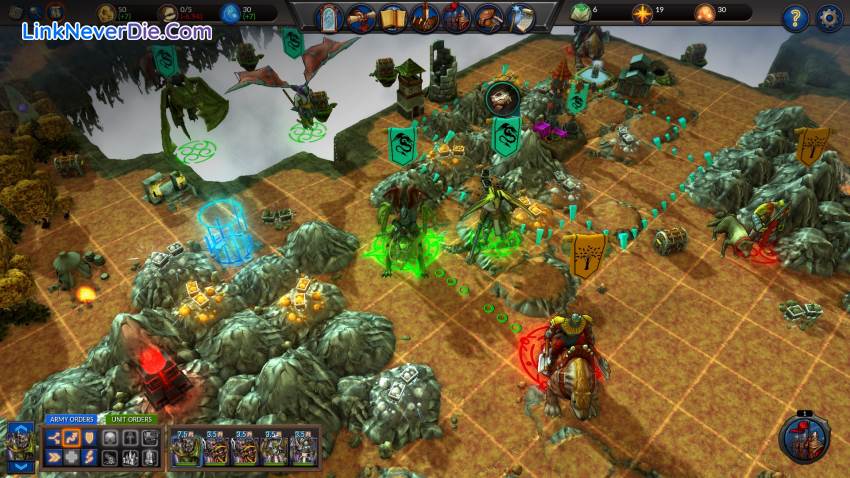The height and width of the screenshot is (478, 850).
Task: Click the scroll and hand icon
Action: 362,17
